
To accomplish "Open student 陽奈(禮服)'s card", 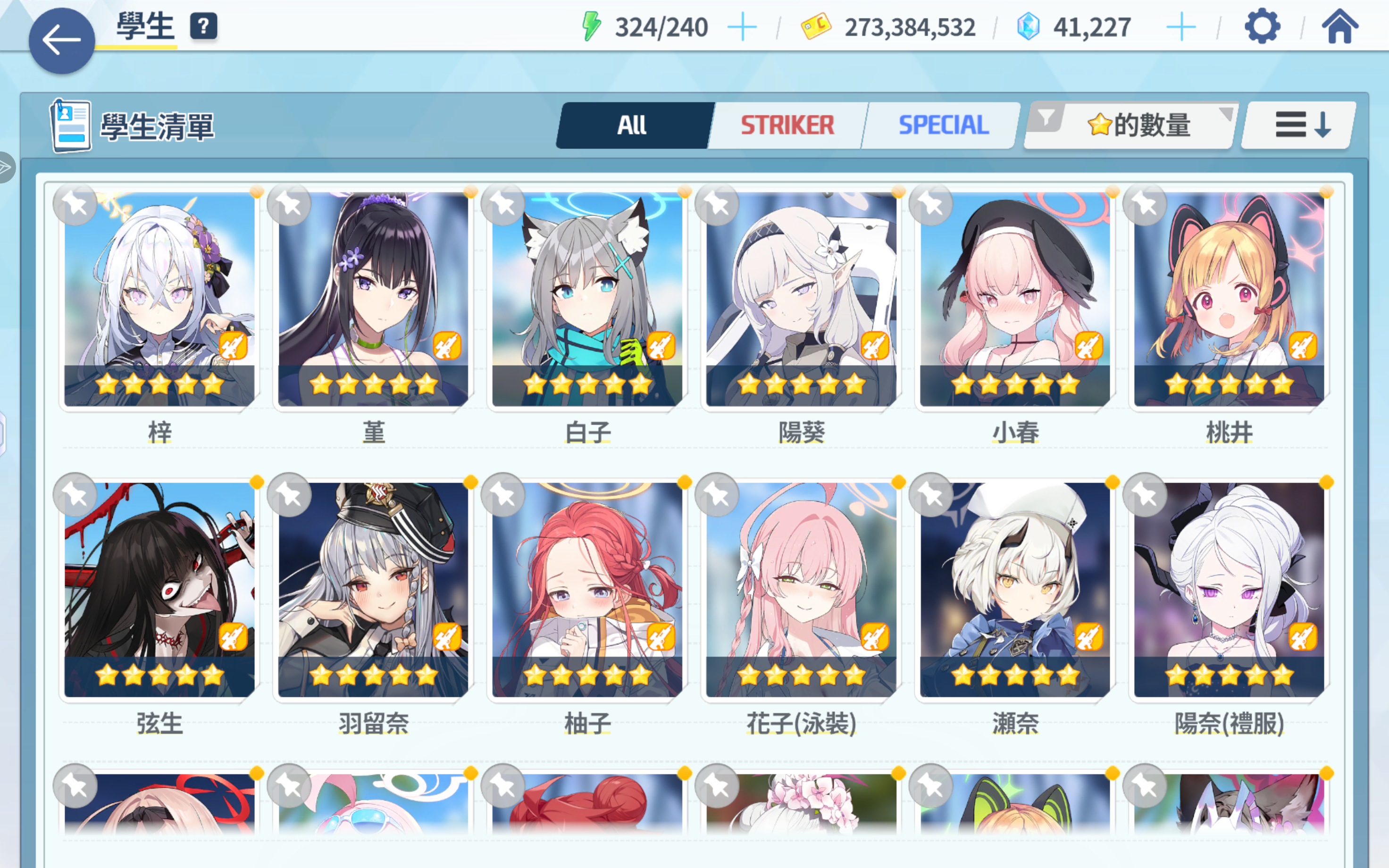I will (1229, 590).
